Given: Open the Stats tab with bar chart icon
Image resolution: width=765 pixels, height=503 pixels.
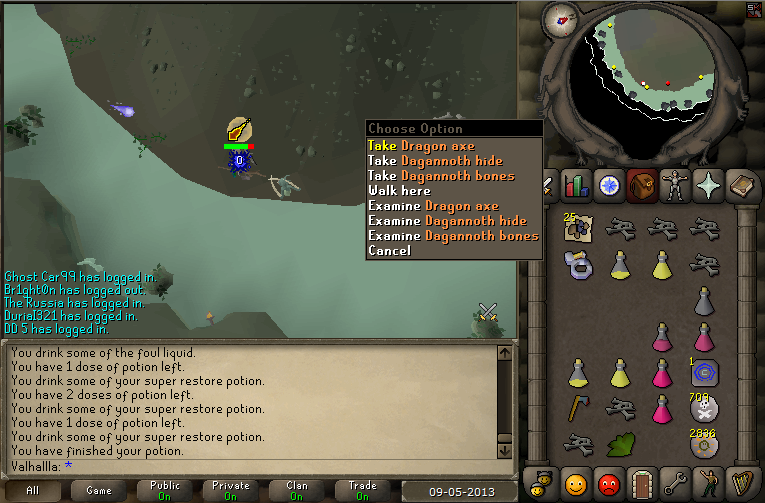Looking at the screenshot, I should click(576, 185).
